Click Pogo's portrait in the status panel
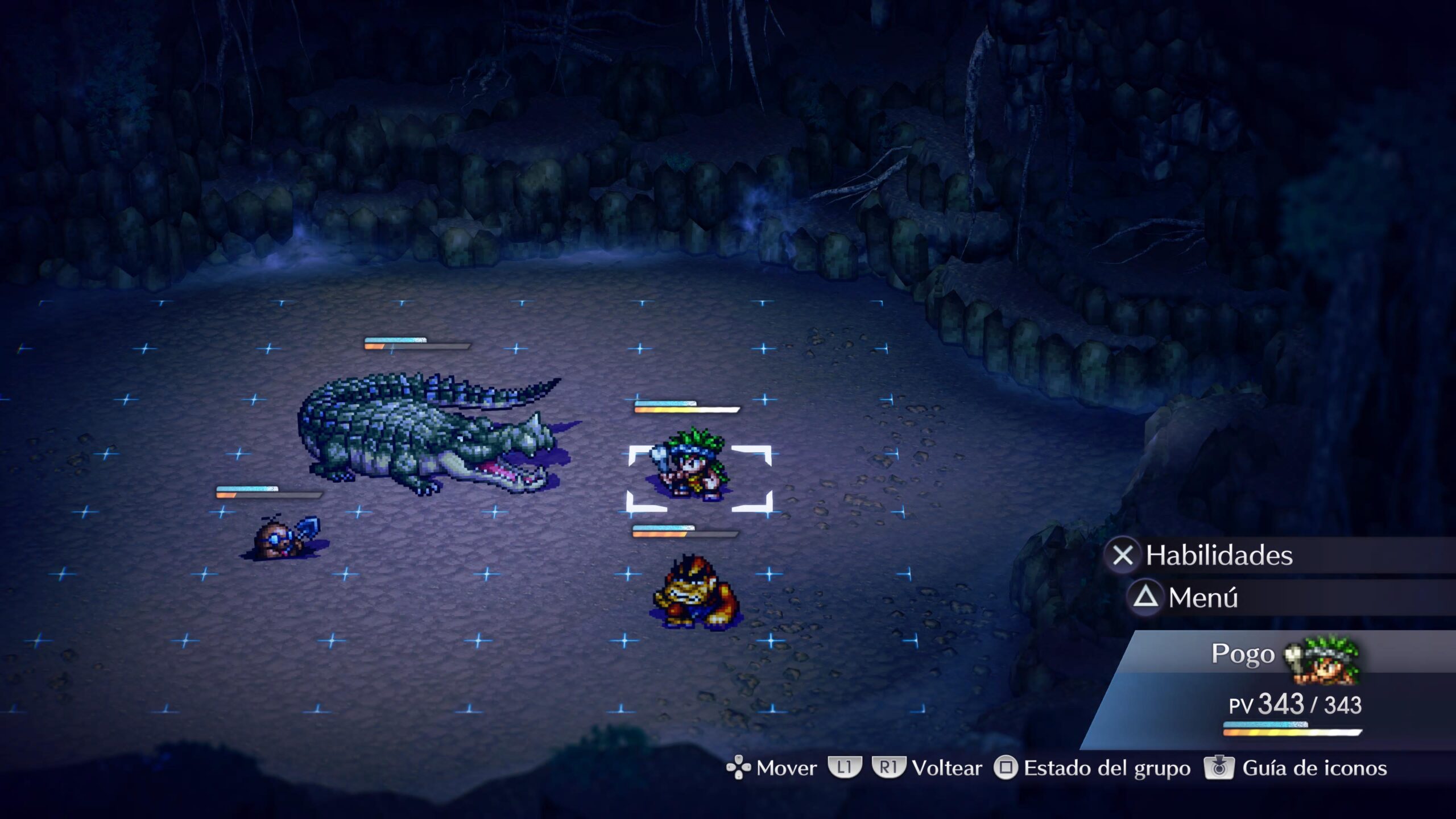Viewport: 1456px width, 819px height. pos(1324,660)
